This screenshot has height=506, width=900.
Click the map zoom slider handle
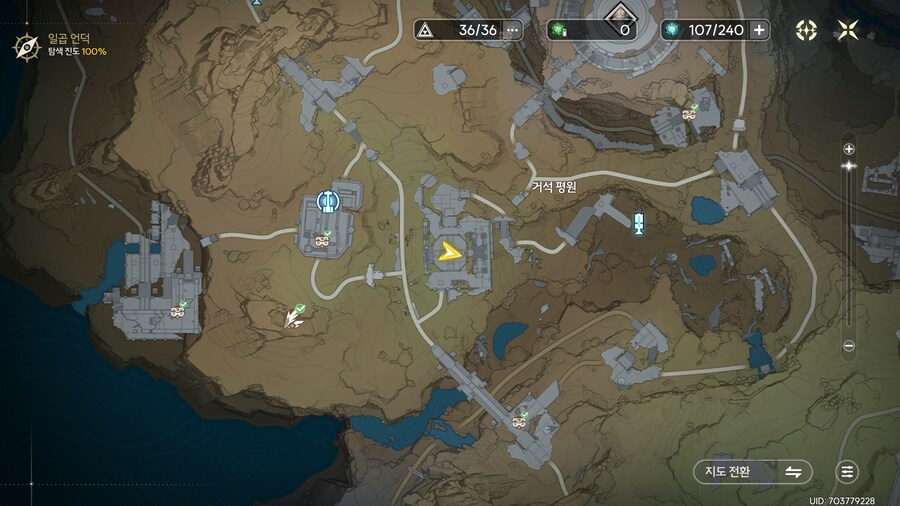(849, 166)
